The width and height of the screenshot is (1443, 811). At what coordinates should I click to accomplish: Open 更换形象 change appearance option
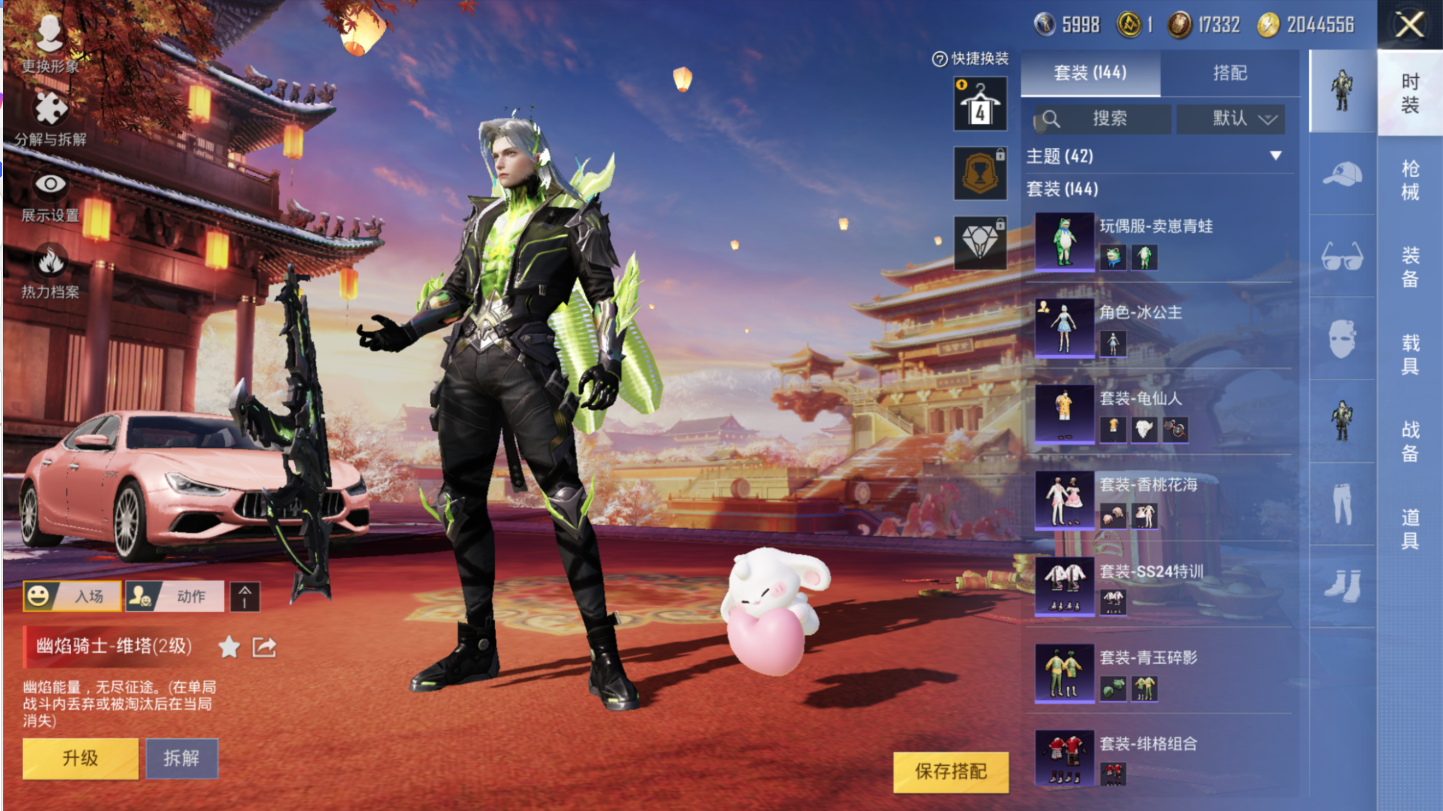click(x=50, y=44)
